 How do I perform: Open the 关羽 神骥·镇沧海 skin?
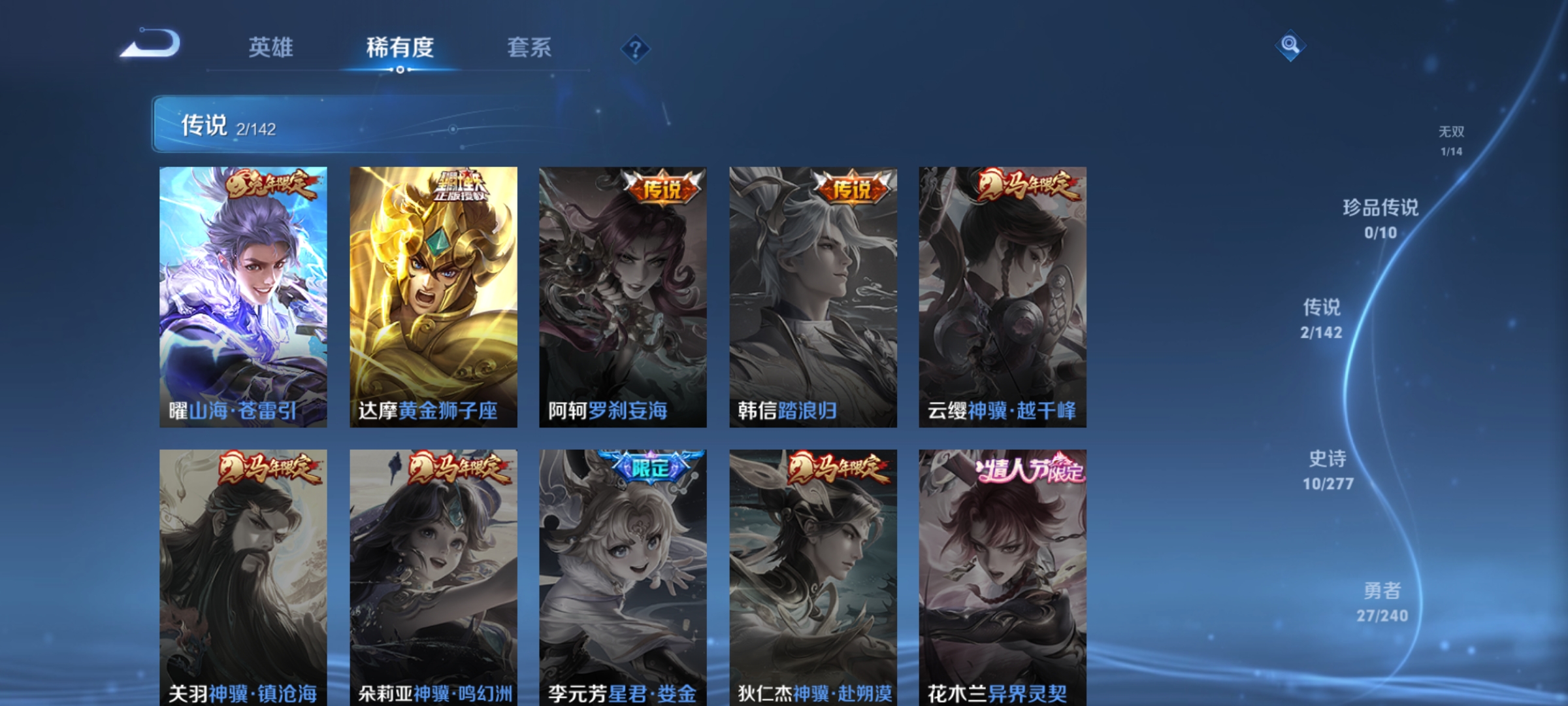point(241,575)
